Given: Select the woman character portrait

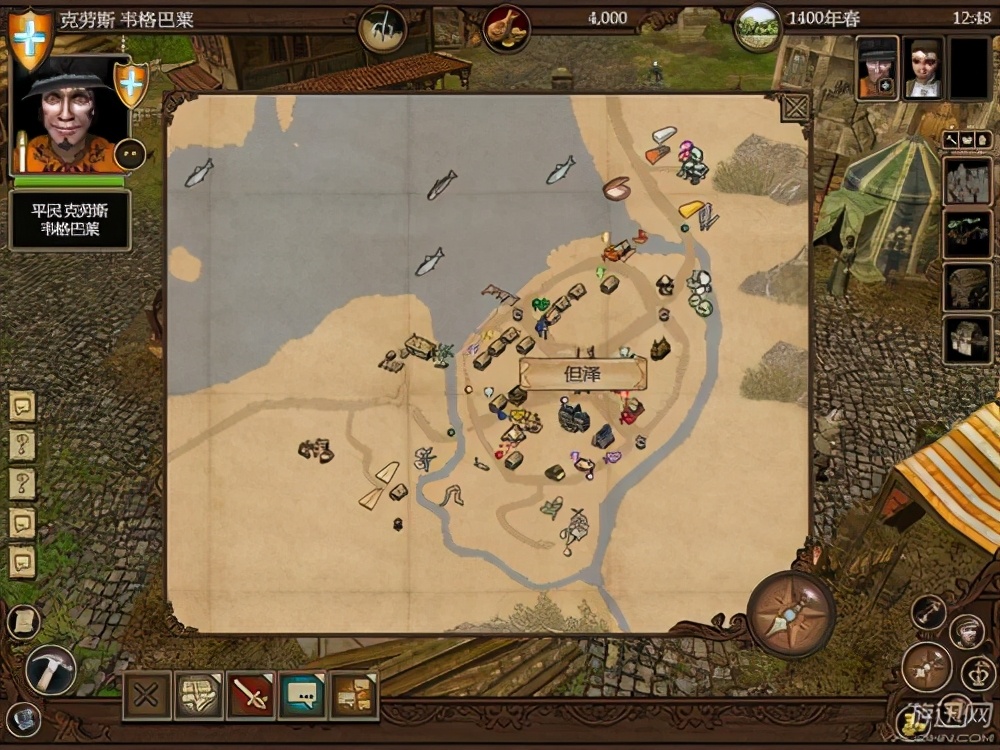Looking at the screenshot, I should pos(924,68).
